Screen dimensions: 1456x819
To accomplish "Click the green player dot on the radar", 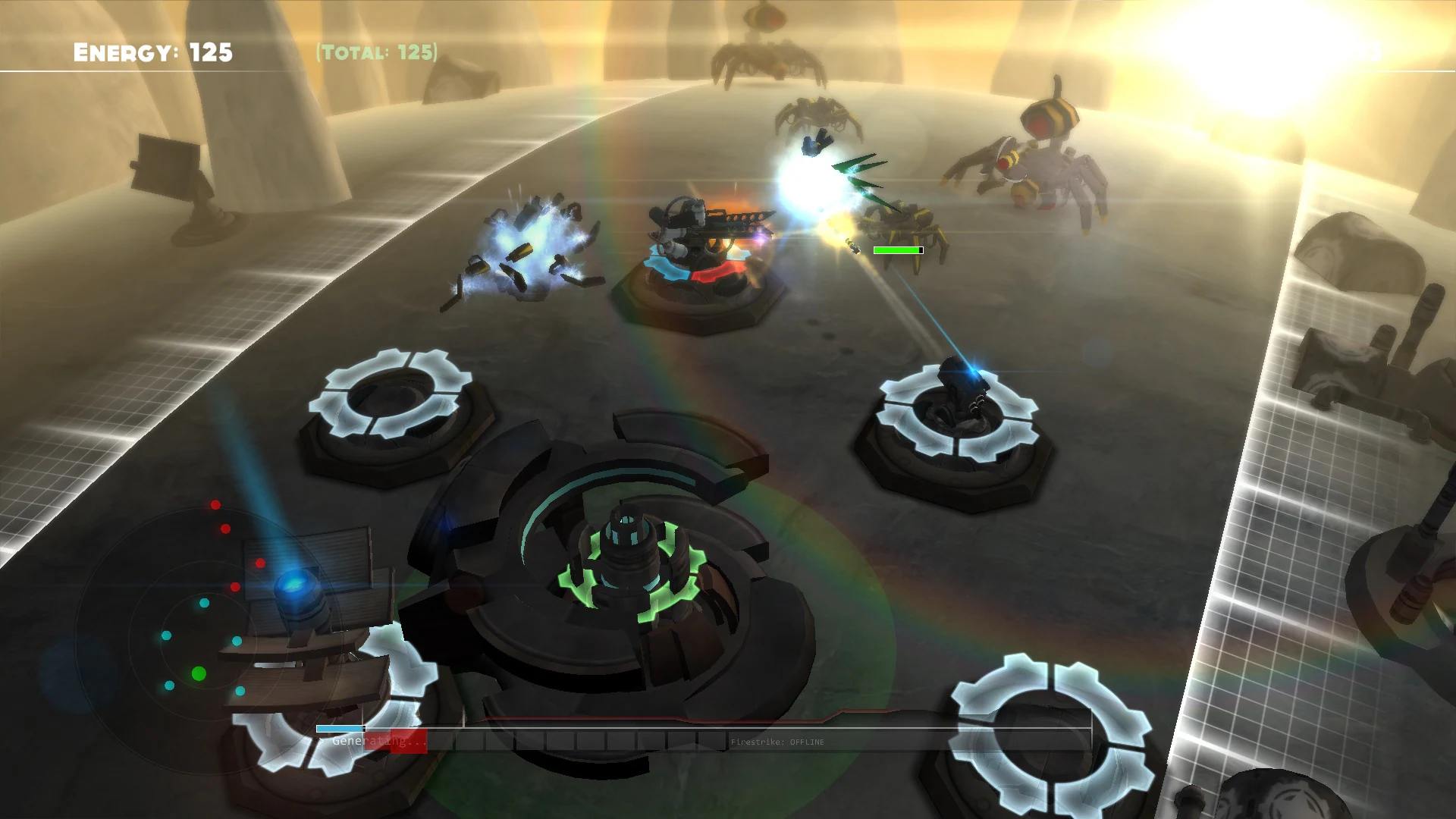I will pyautogui.click(x=199, y=672).
